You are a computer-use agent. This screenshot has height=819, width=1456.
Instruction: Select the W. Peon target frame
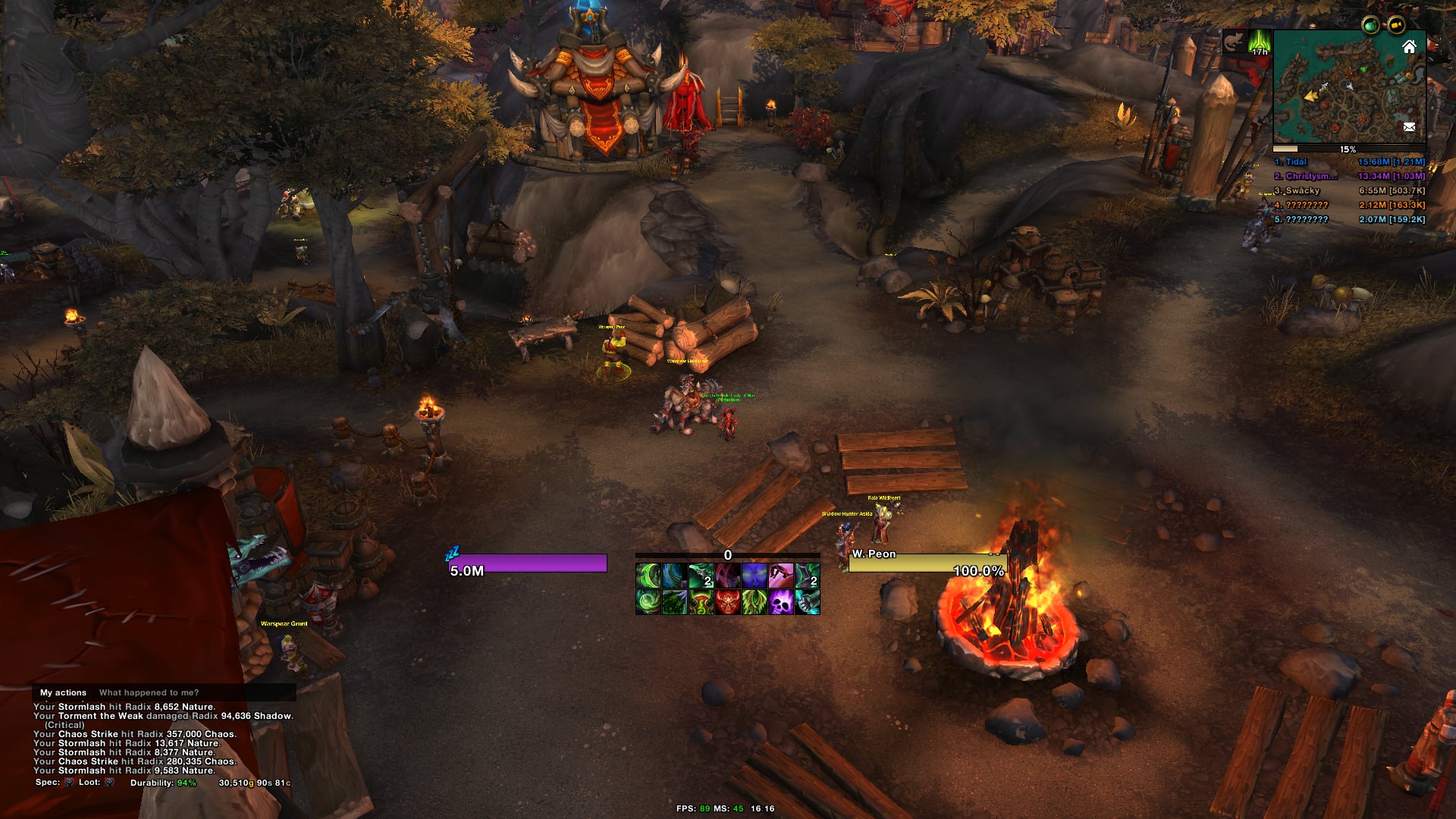(927, 563)
